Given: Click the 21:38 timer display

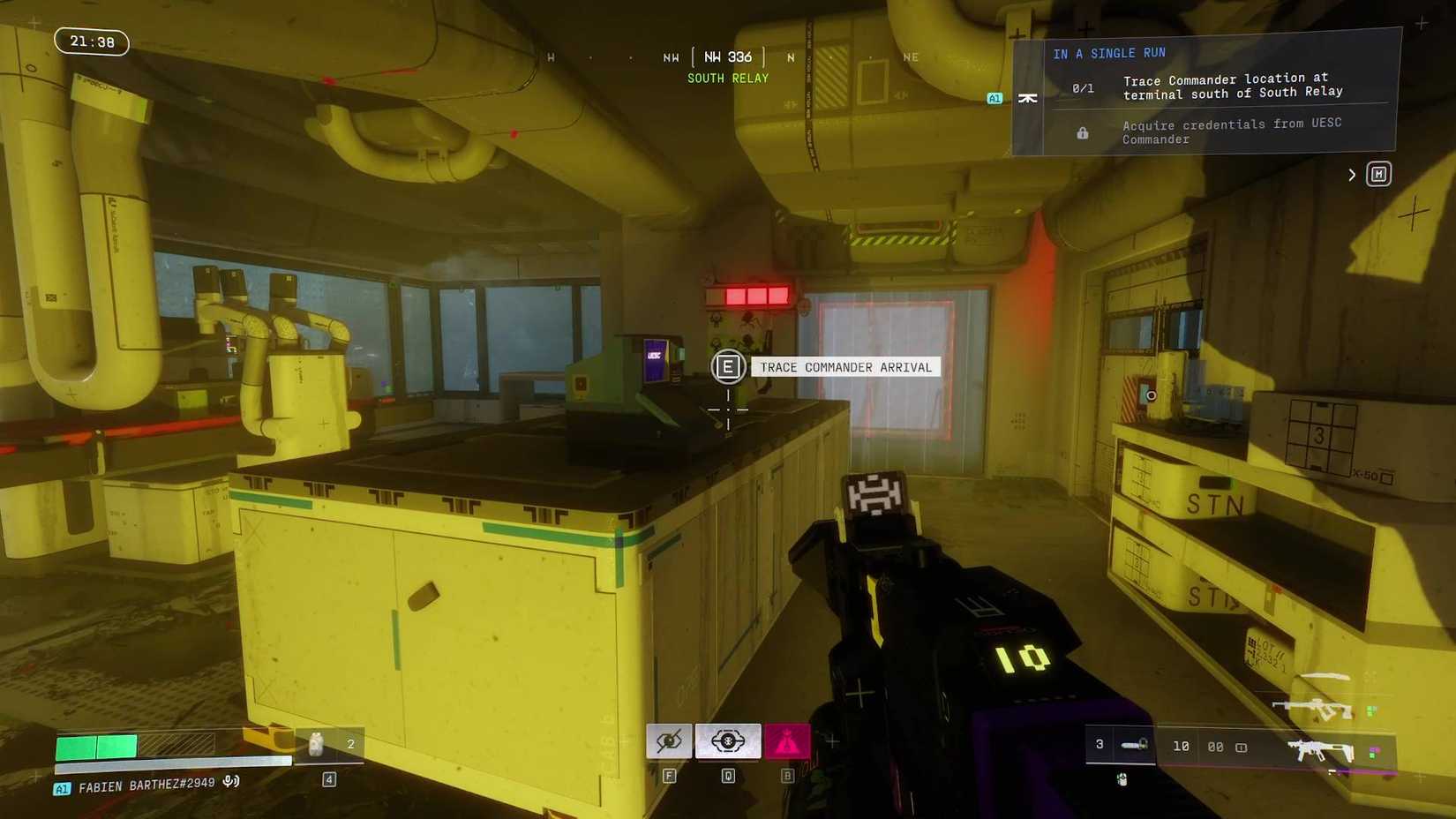Looking at the screenshot, I should coord(91,41).
